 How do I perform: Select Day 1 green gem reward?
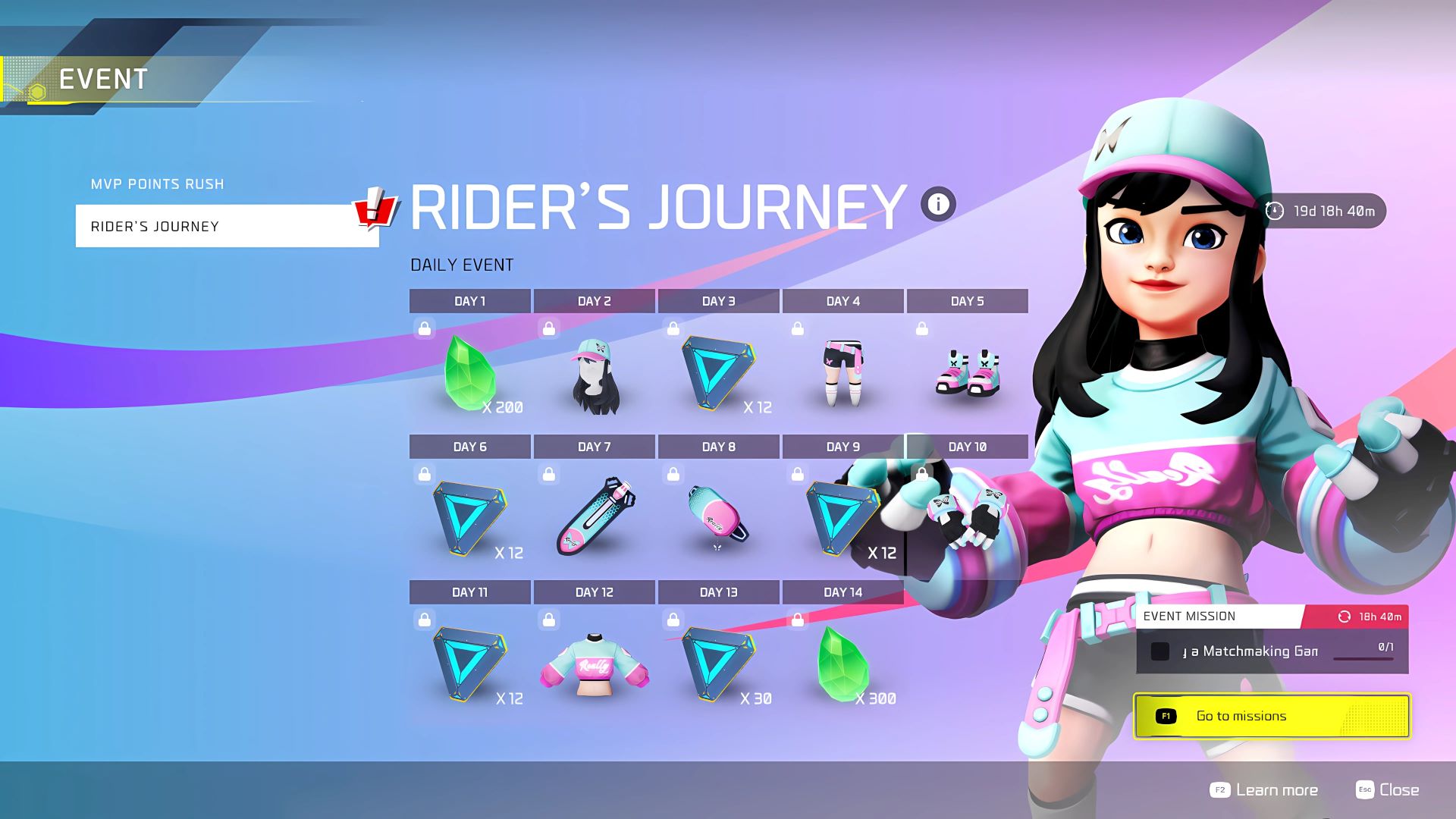tap(470, 372)
